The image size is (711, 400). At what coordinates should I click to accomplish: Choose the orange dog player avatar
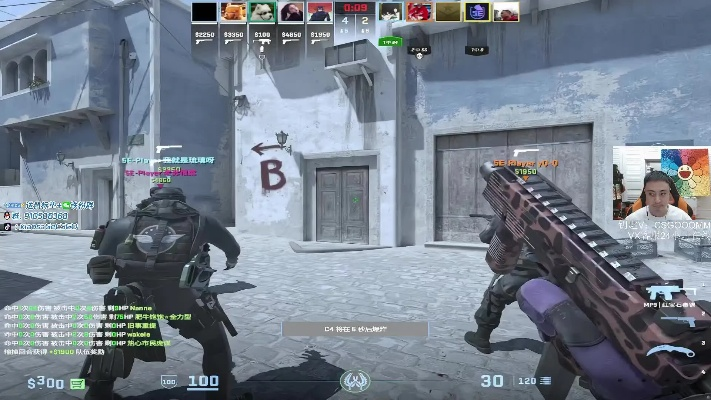point(233,12)
